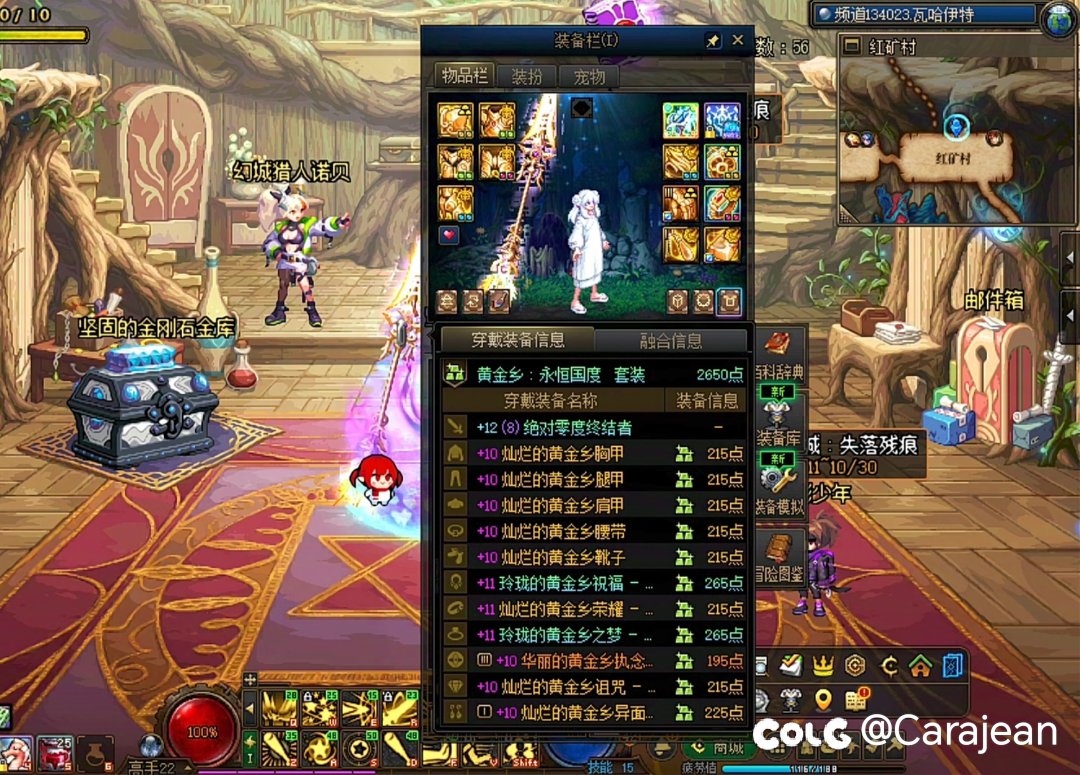The height and width of the screenshot is (775, 1080).
Task: Close the equipment window
Action: click(738, 40)
